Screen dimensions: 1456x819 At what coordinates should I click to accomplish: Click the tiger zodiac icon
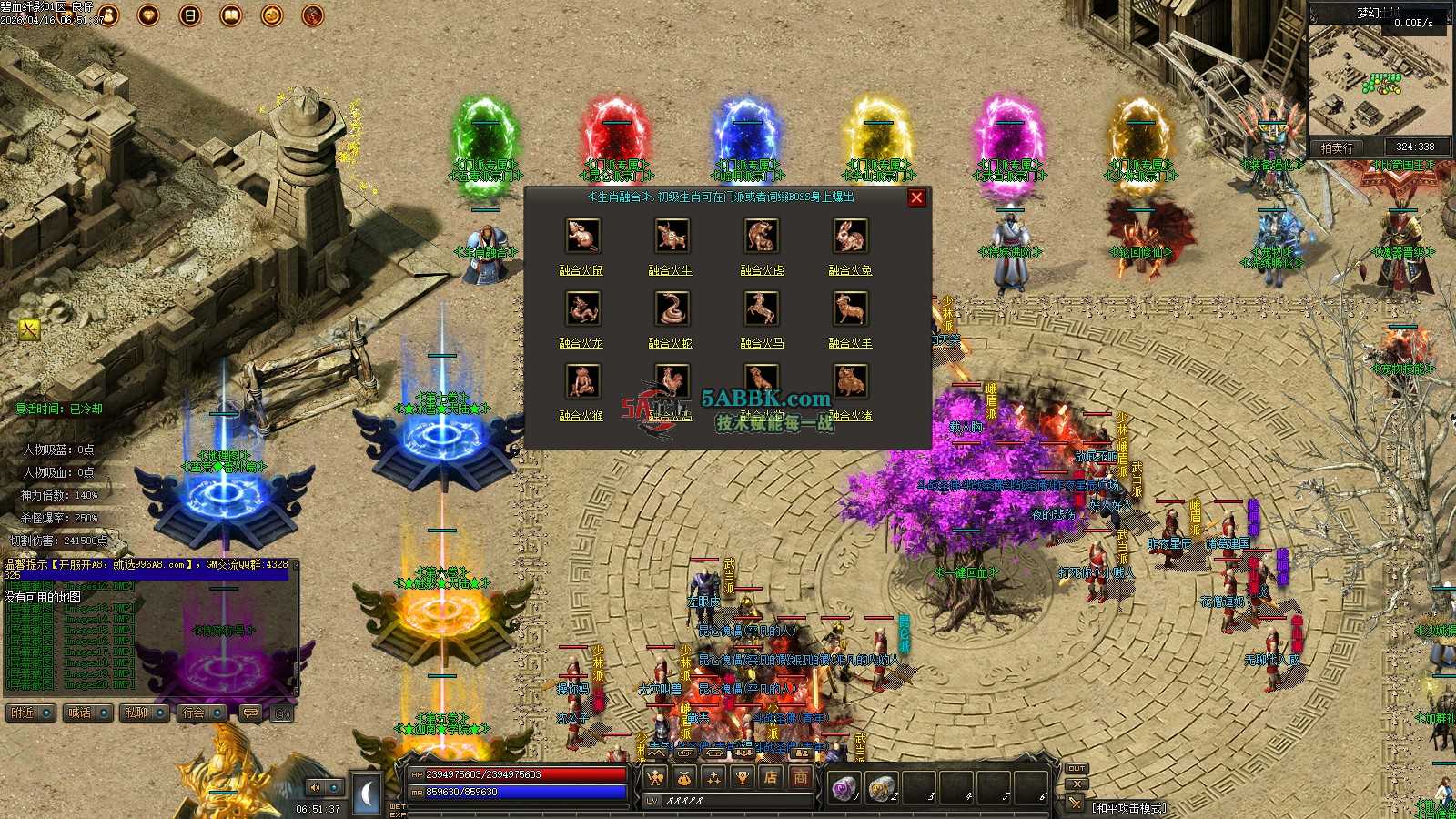pos(761,236)
